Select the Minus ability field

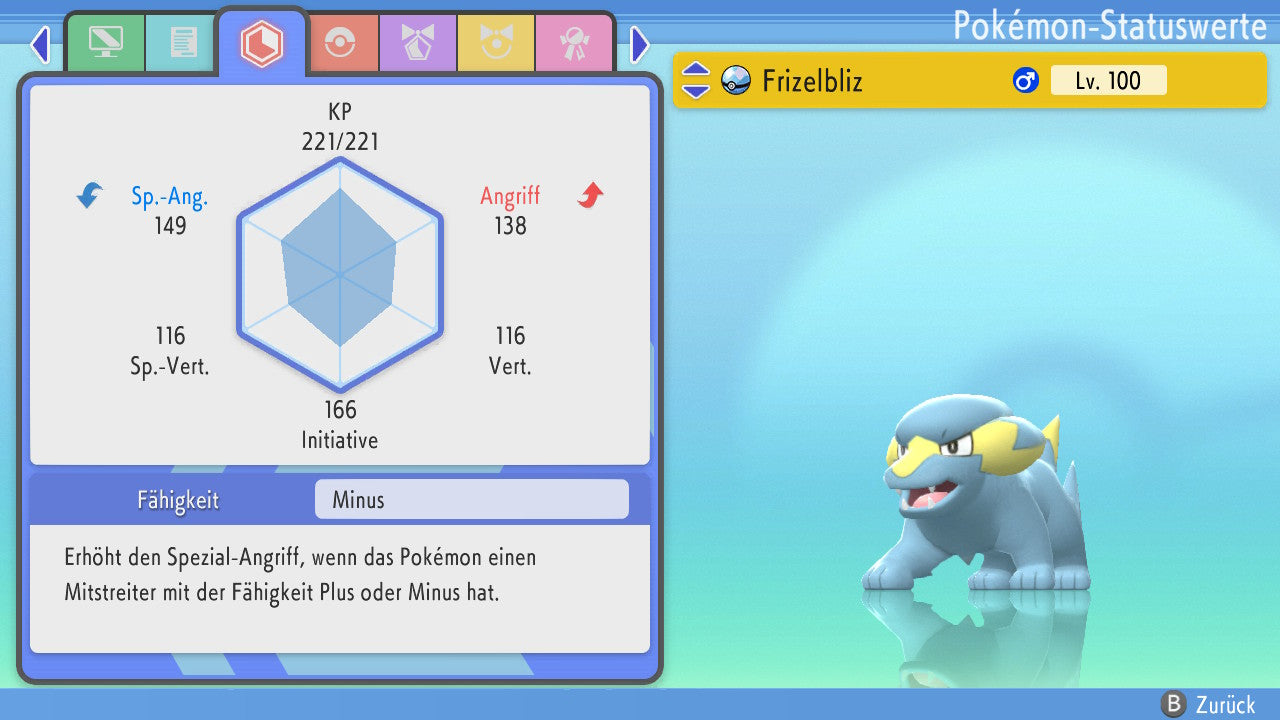tap(471, 499)
